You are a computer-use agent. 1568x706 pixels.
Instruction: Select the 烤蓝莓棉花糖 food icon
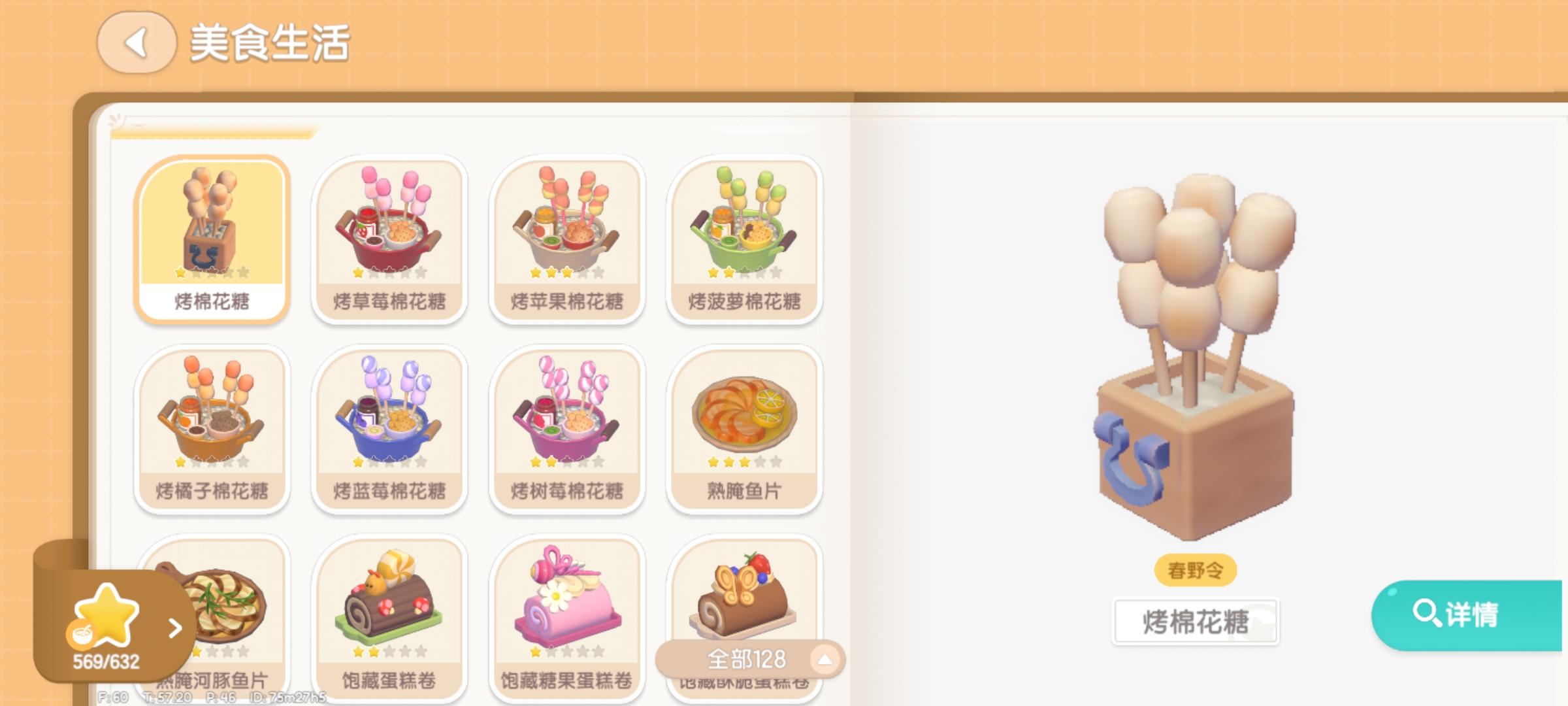390,425
